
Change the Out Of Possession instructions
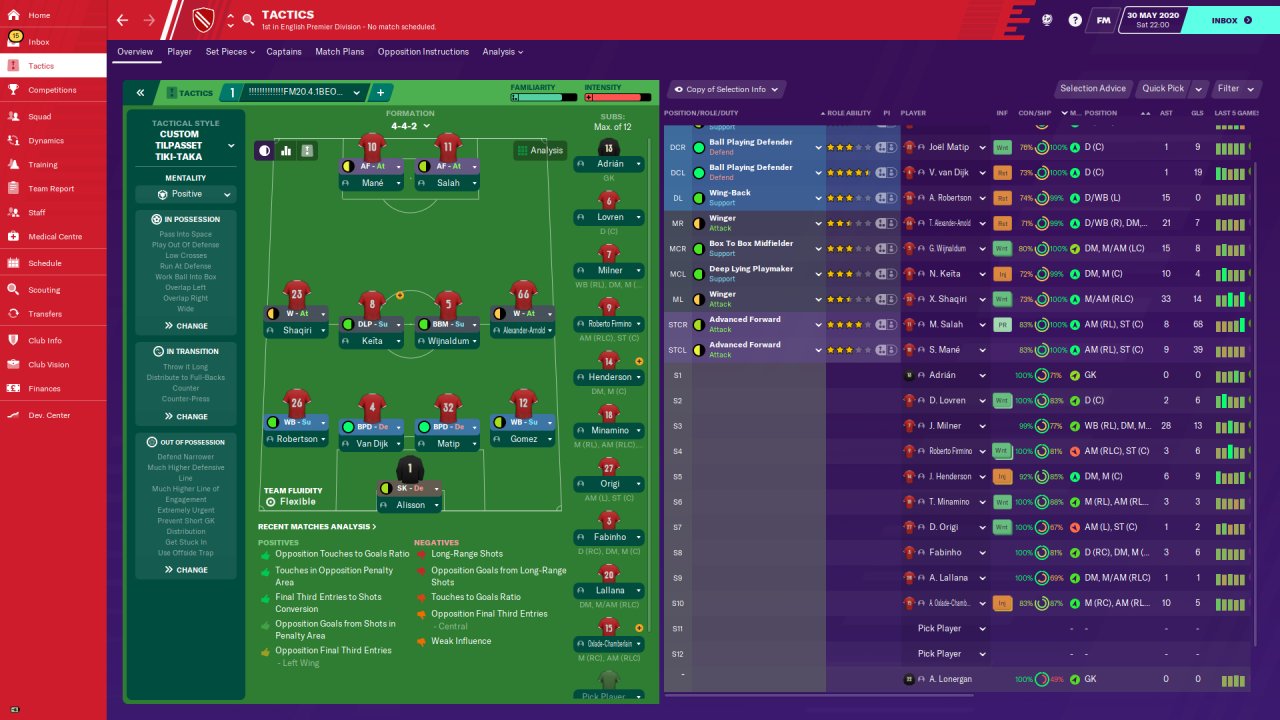pyautogui.click(x=186, y=570)
